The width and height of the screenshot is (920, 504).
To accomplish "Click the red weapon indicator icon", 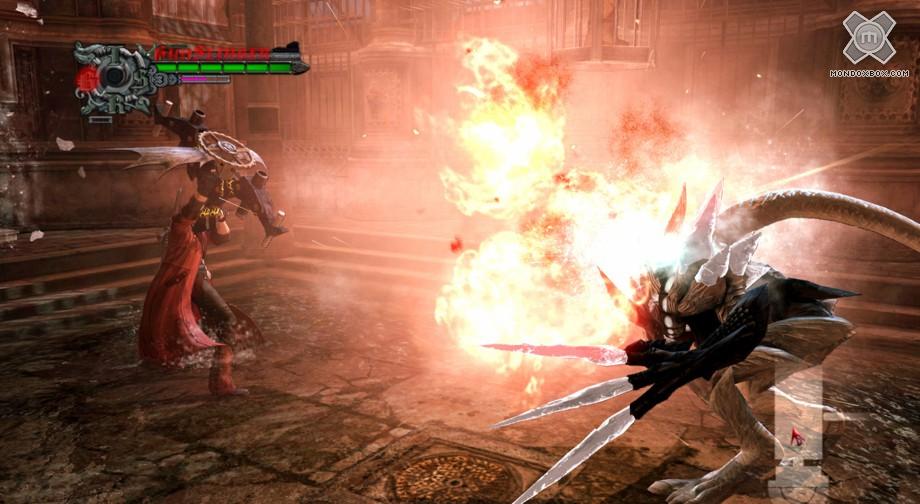I will 799,436.
